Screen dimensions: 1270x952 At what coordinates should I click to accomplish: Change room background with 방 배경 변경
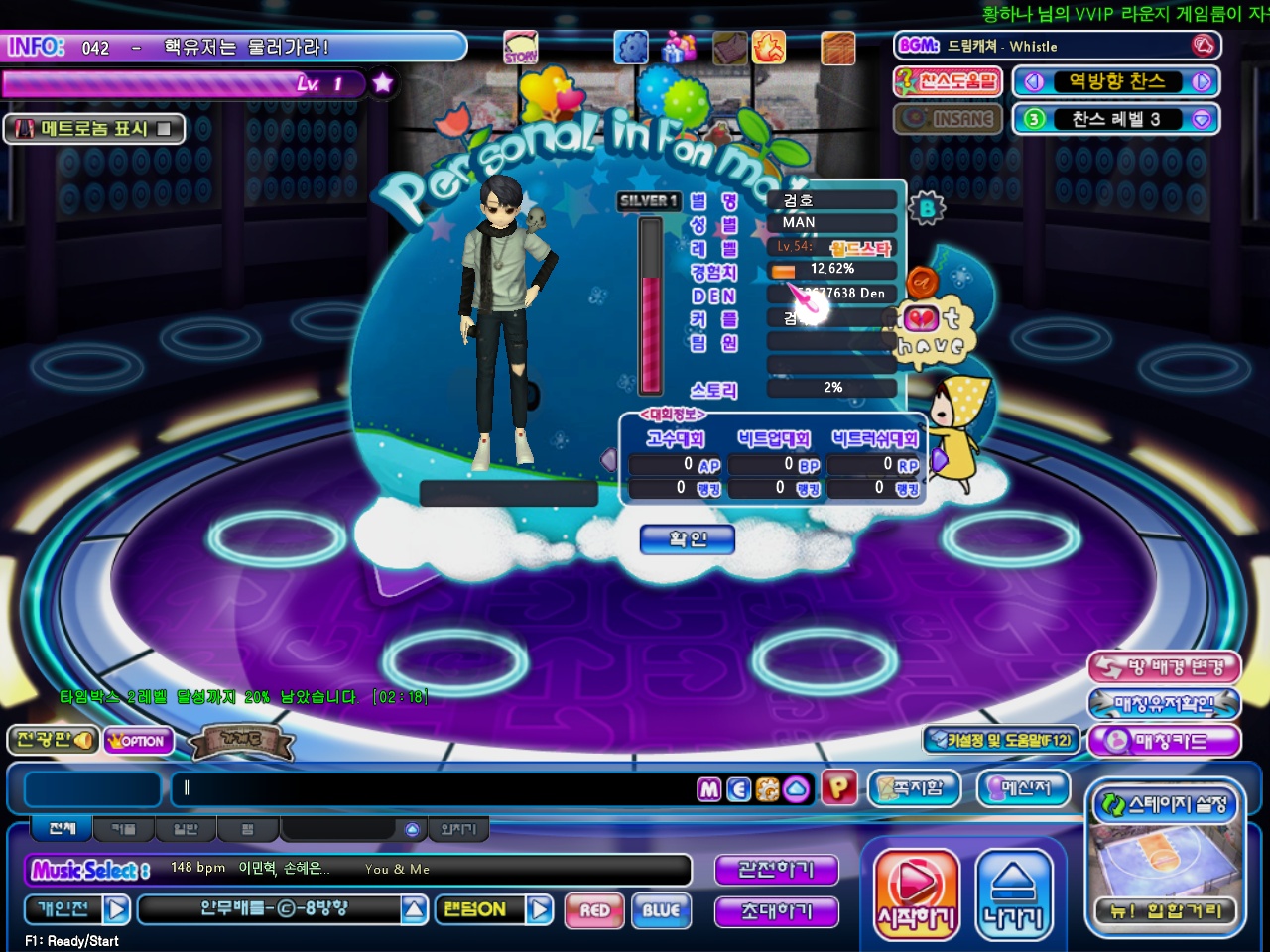coord(1165,667)
